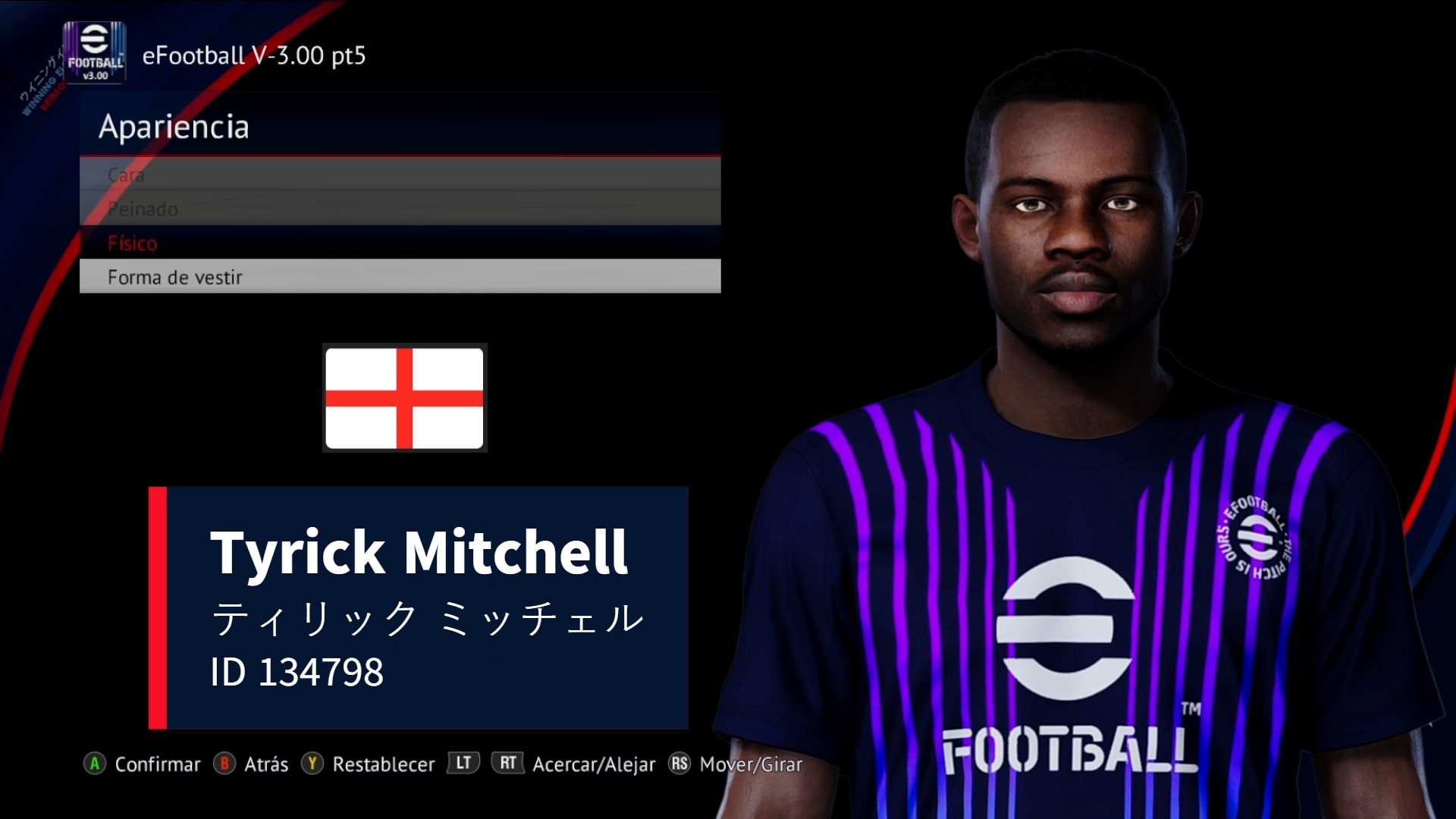This screenshot has width=1456, height=819.
Task: Click the eFootball V-3.00 pt5 title
Action: tap(254, 55)
